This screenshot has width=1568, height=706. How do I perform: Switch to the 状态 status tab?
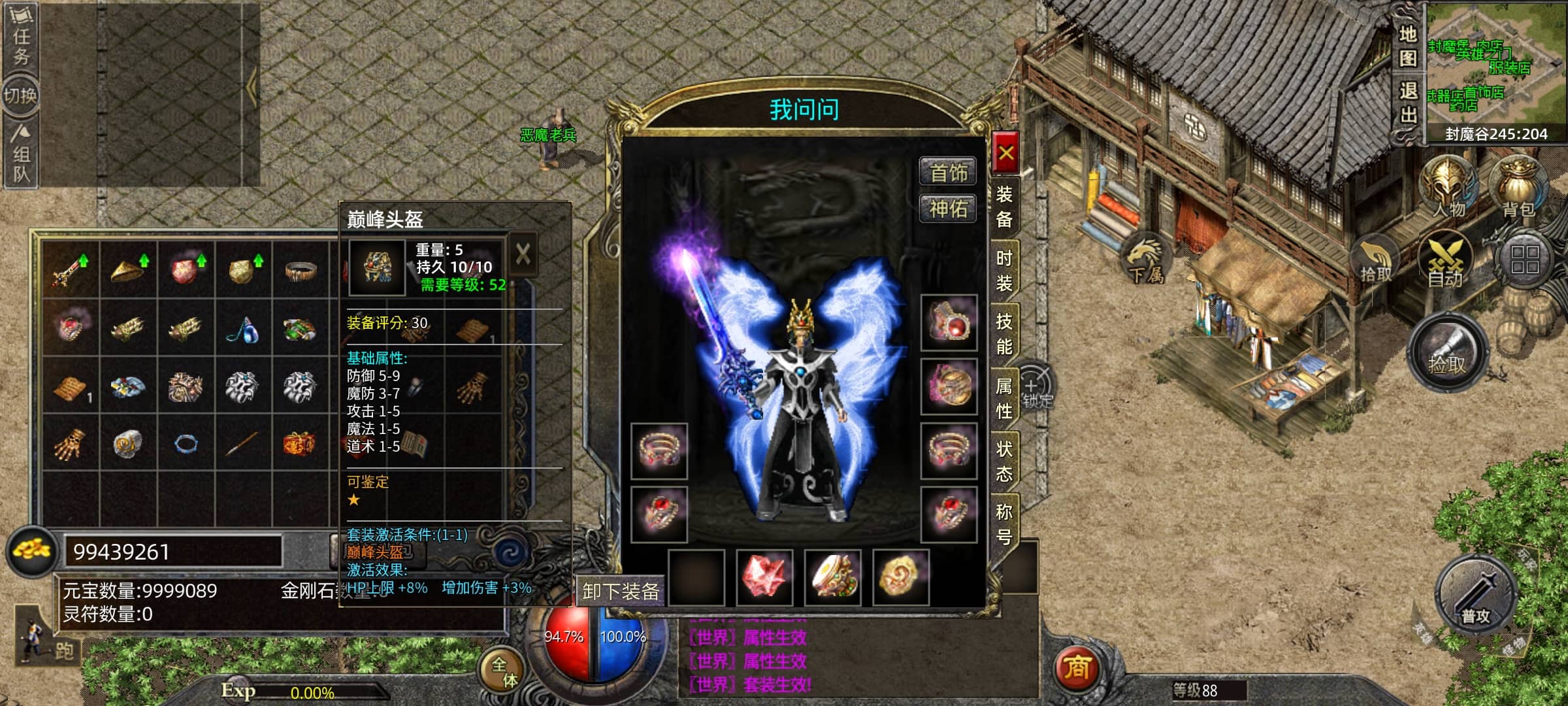(x=1004, y=461)
